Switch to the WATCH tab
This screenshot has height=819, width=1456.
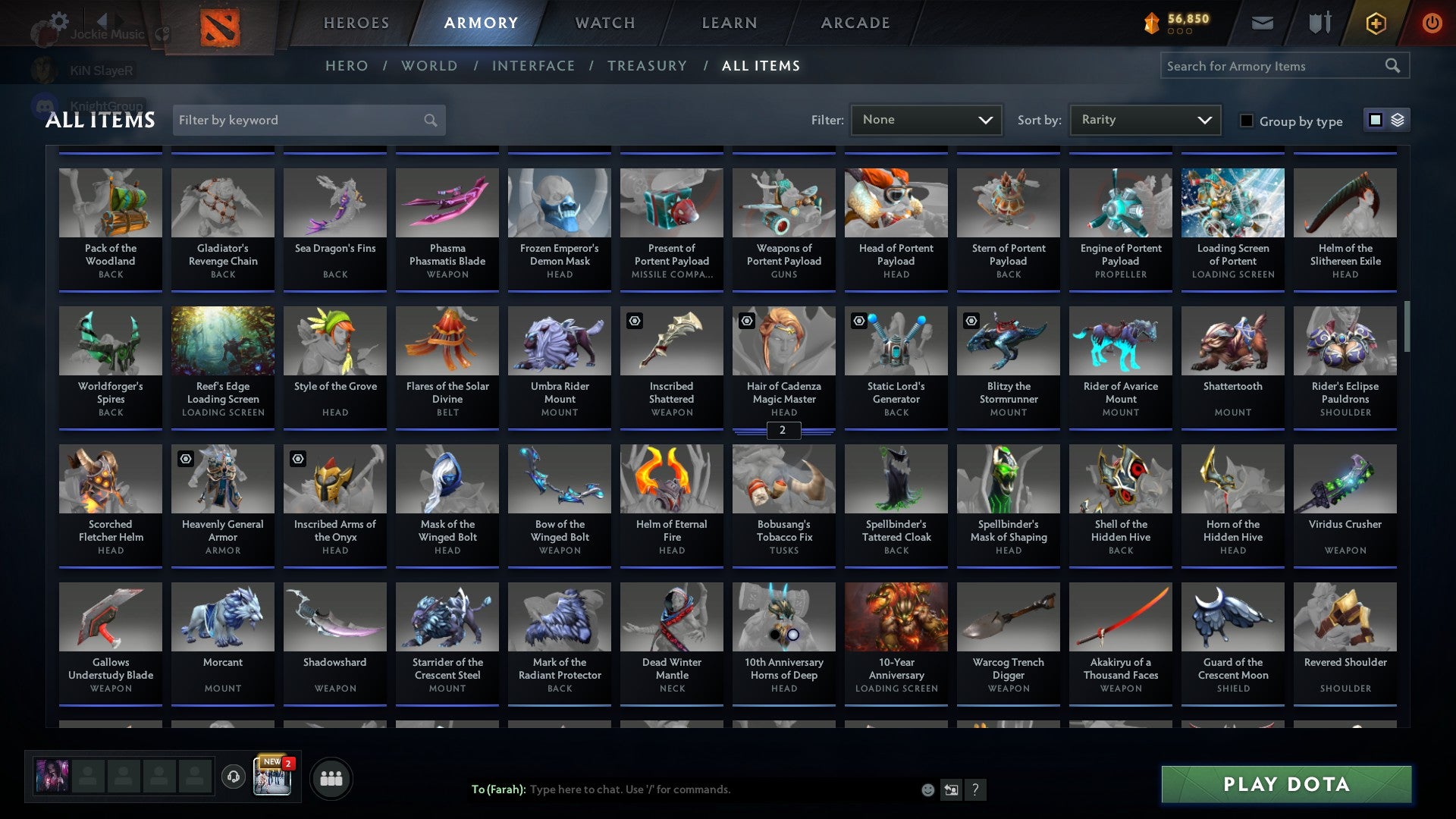pyautogui.click(x=604, y=23)
